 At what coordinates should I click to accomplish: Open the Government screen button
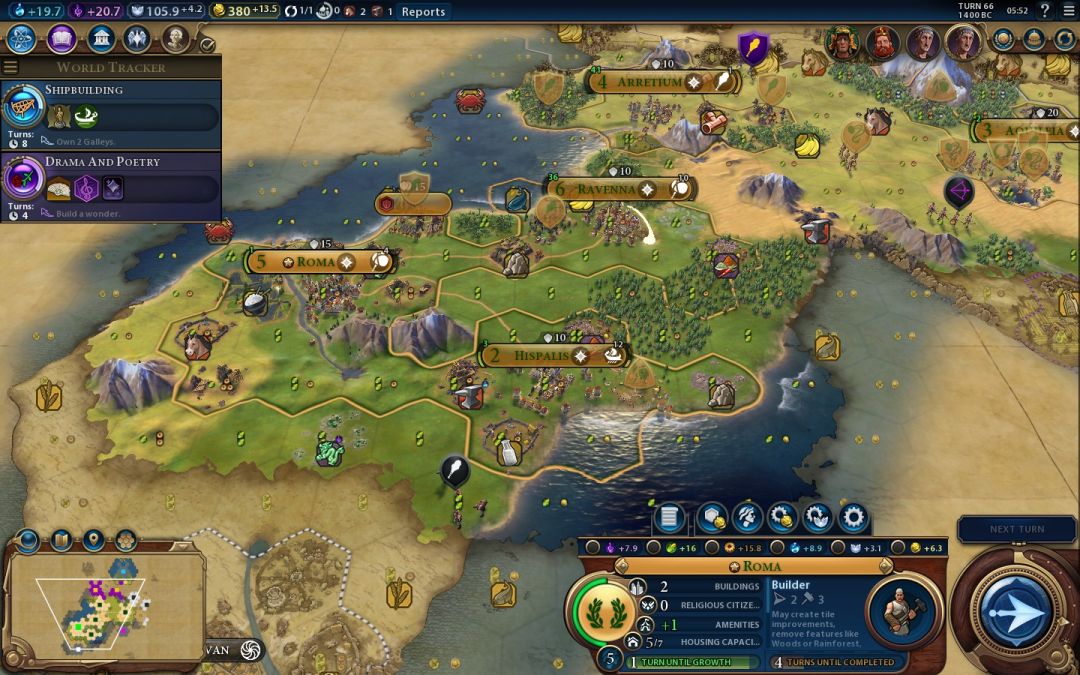coord(100,39)
